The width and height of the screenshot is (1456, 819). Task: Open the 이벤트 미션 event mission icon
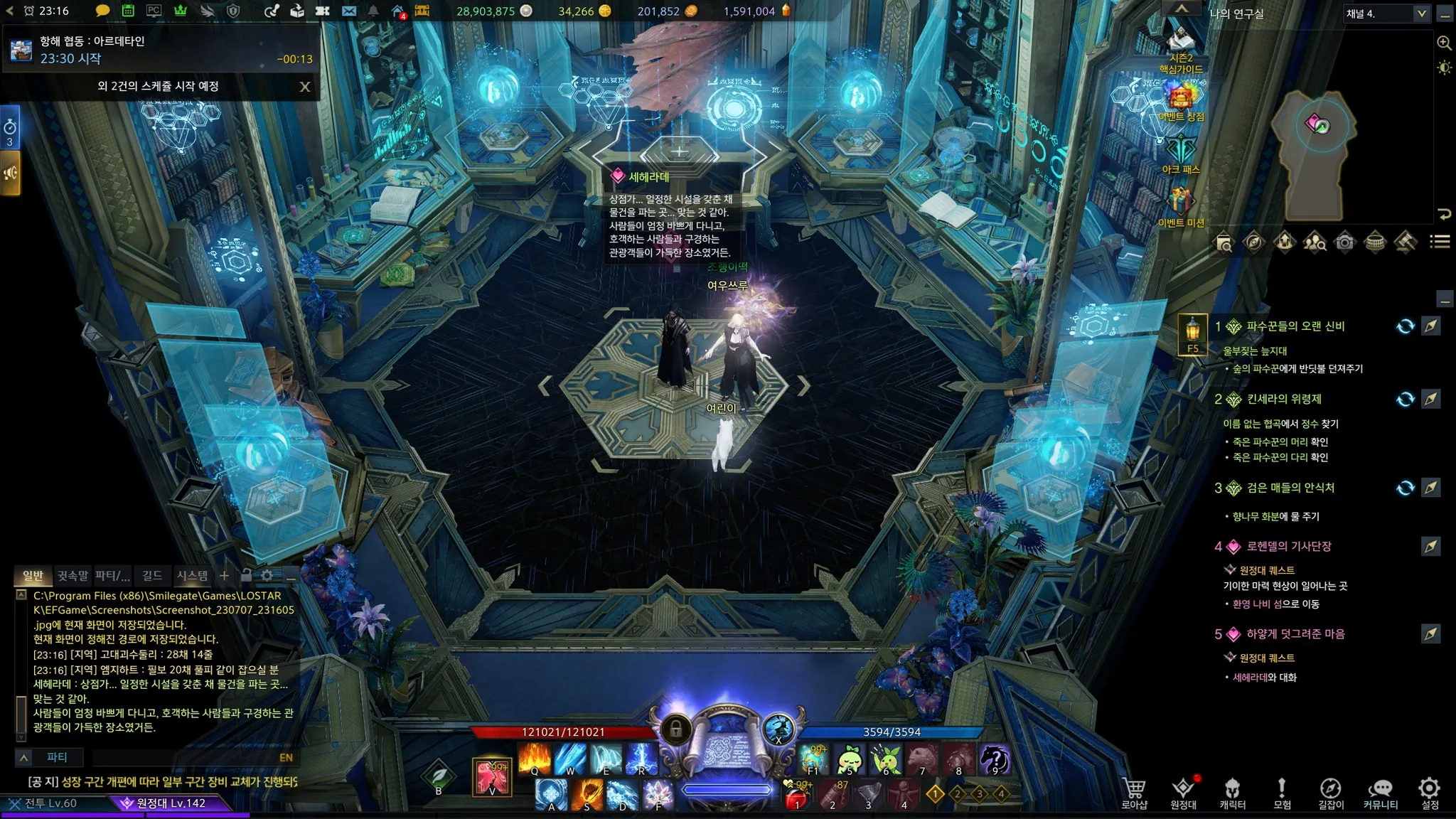(x=1181, y=205)
